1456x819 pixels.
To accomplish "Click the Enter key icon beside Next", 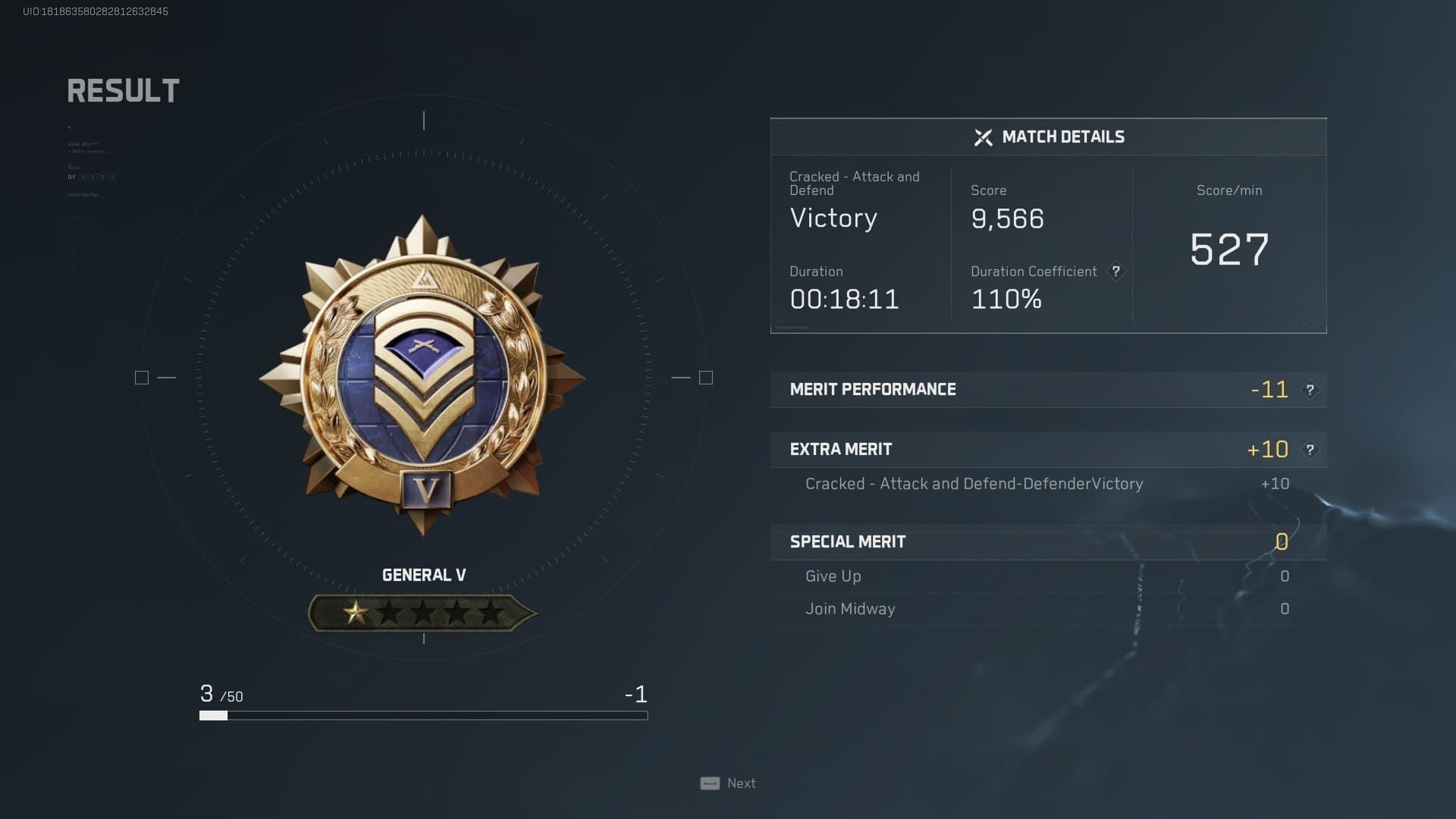I will coord(708,783).
